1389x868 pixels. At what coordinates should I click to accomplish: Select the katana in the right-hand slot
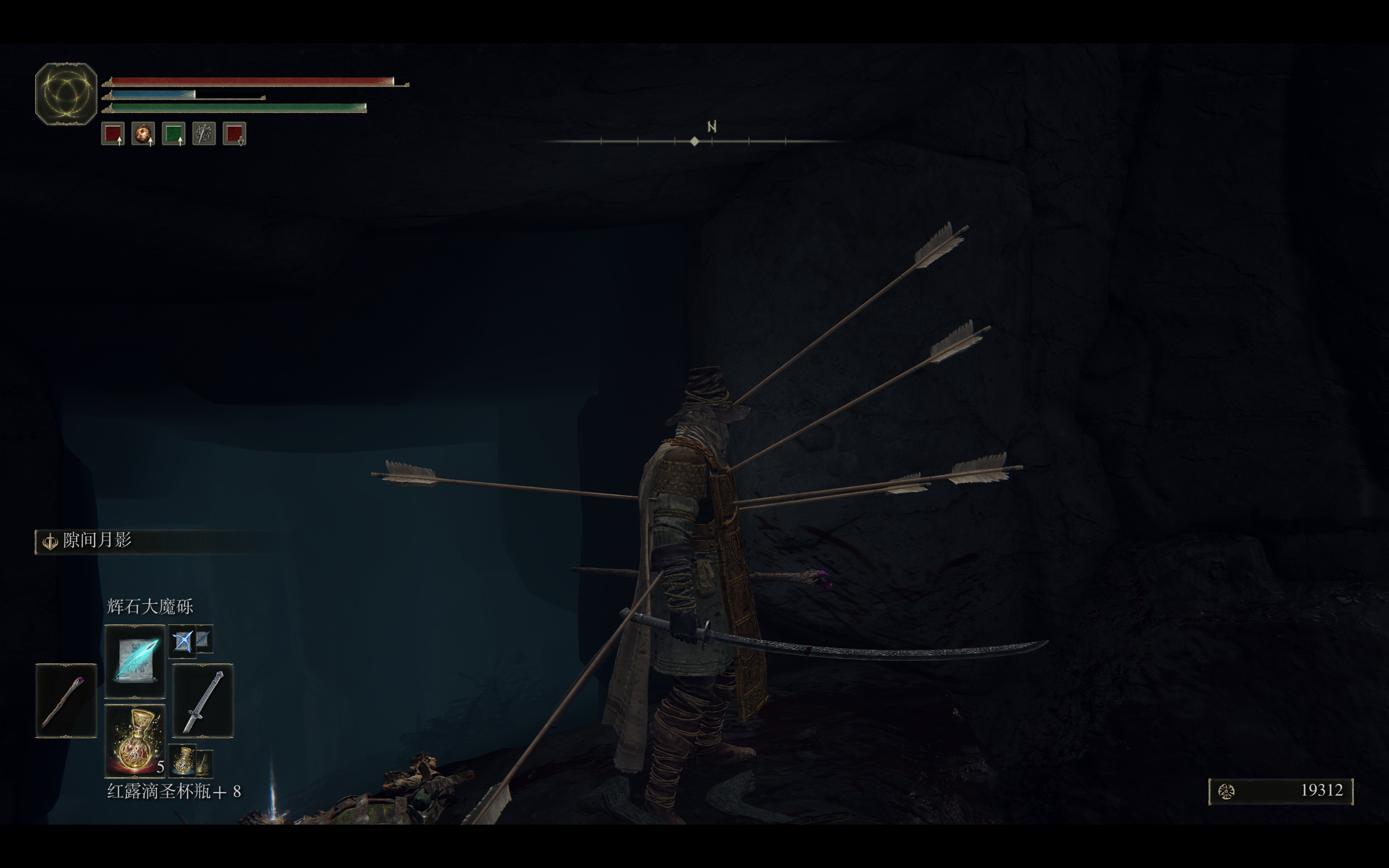(x=202, y=701)
